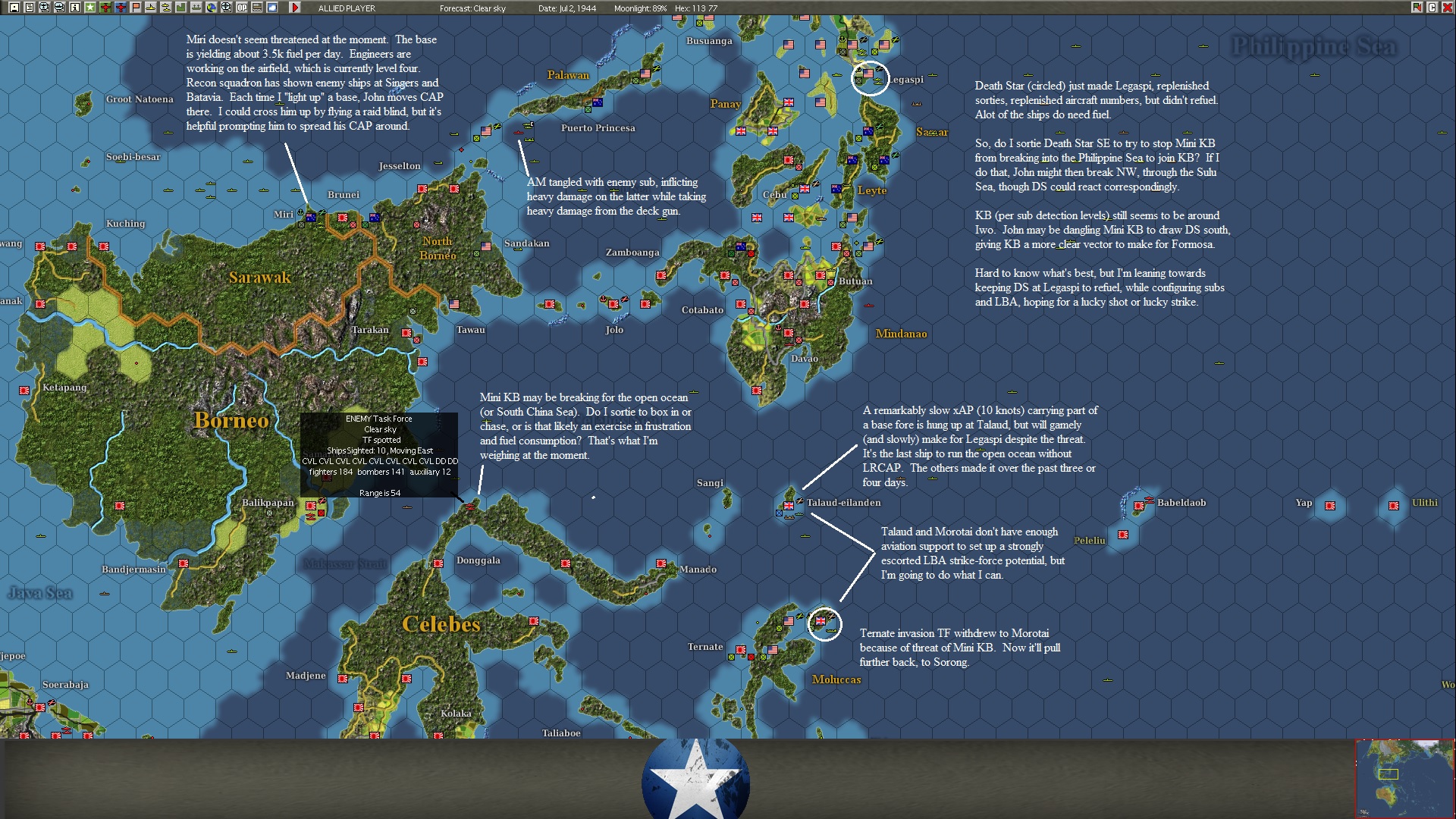
Task: Open the combat report with the 'C' icon
Action: click(x=1432, y=7)
